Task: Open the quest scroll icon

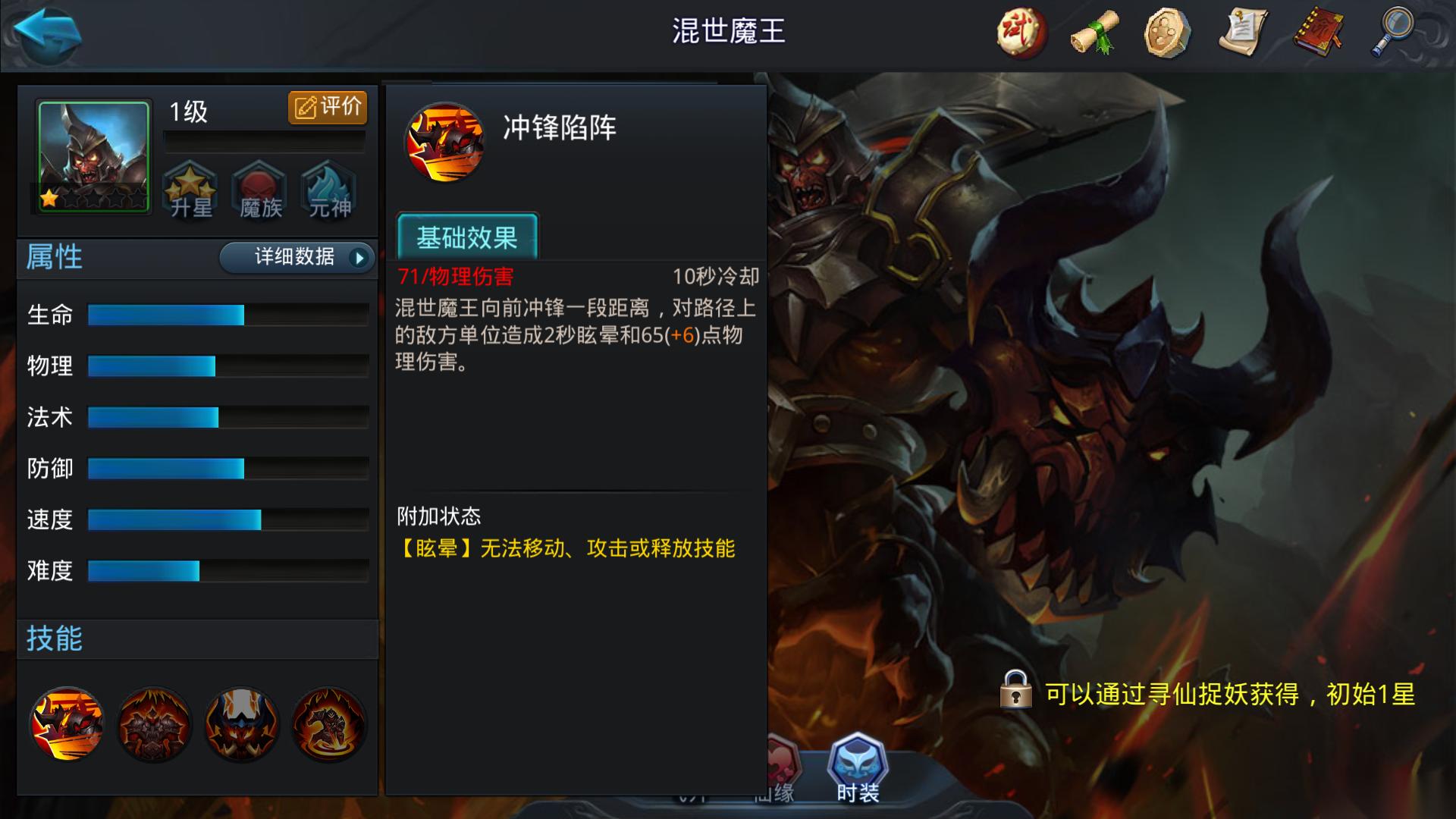Action: [1241, 32]
